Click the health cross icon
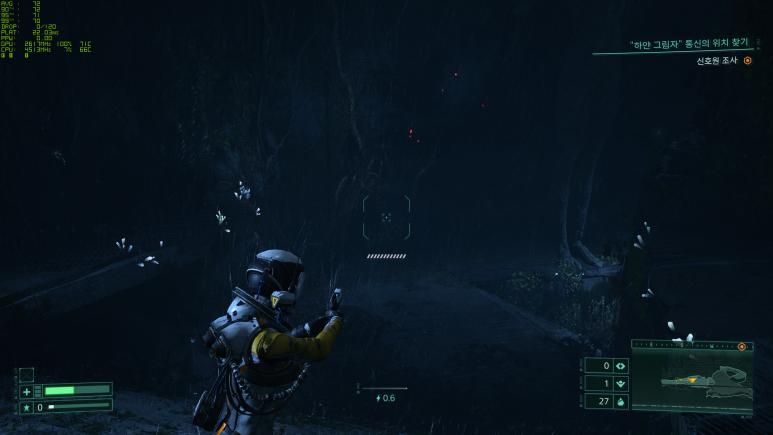This screenshot has height=435, width=773. (27, 391)
